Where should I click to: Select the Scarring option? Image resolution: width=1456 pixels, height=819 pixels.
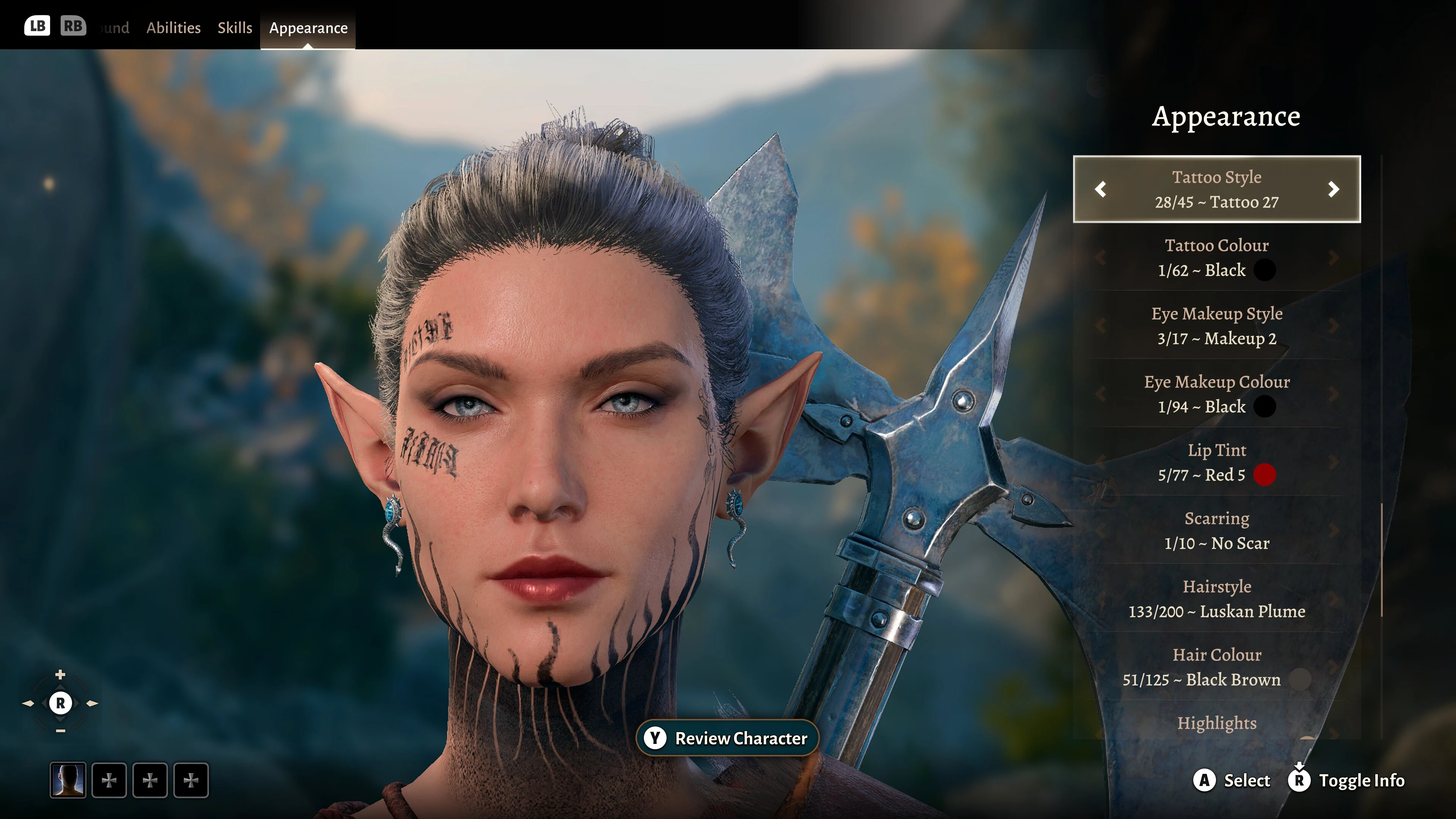[1216, 531]
